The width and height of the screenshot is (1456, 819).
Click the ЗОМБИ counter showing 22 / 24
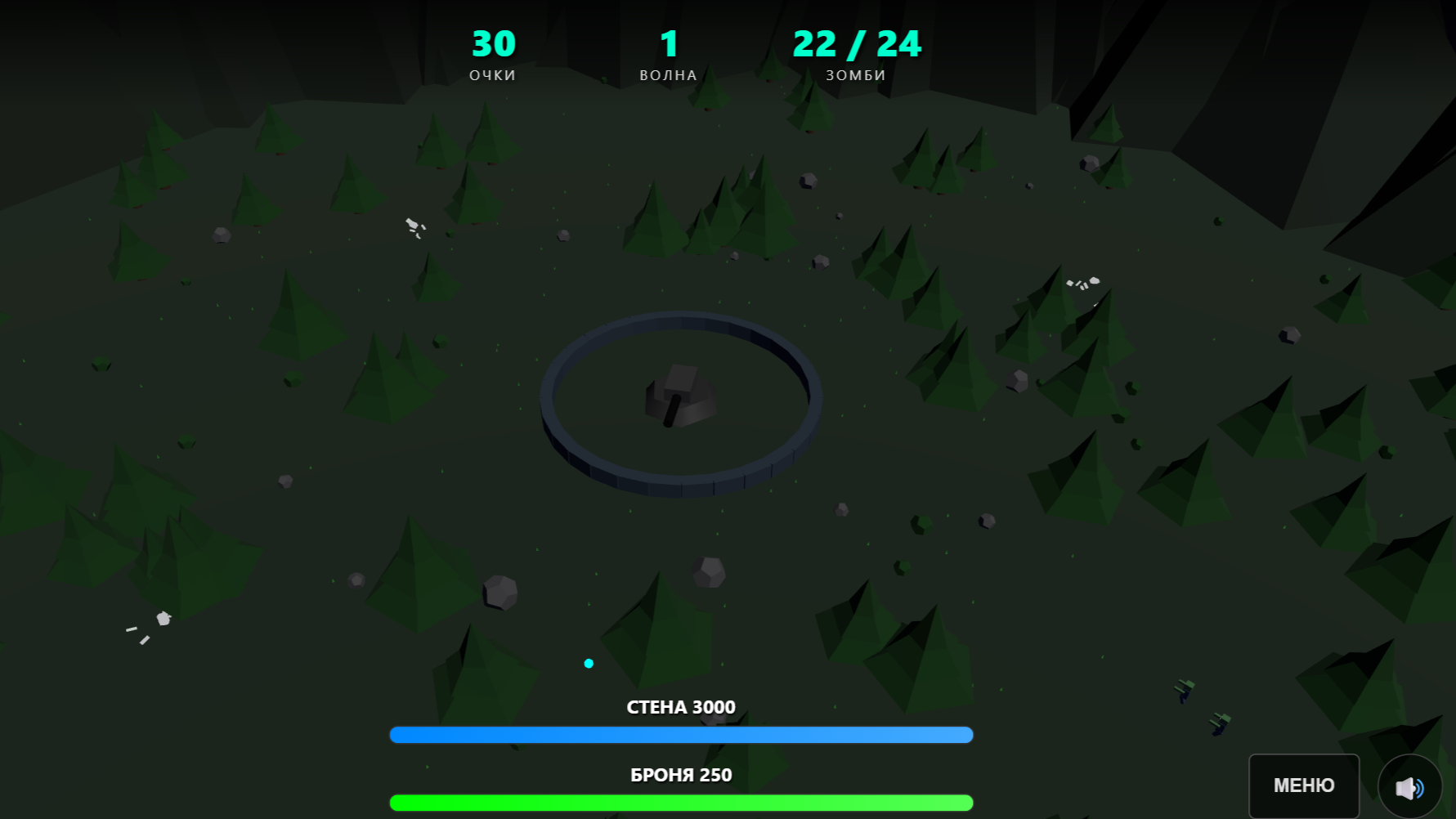click(x=855, y=53)
